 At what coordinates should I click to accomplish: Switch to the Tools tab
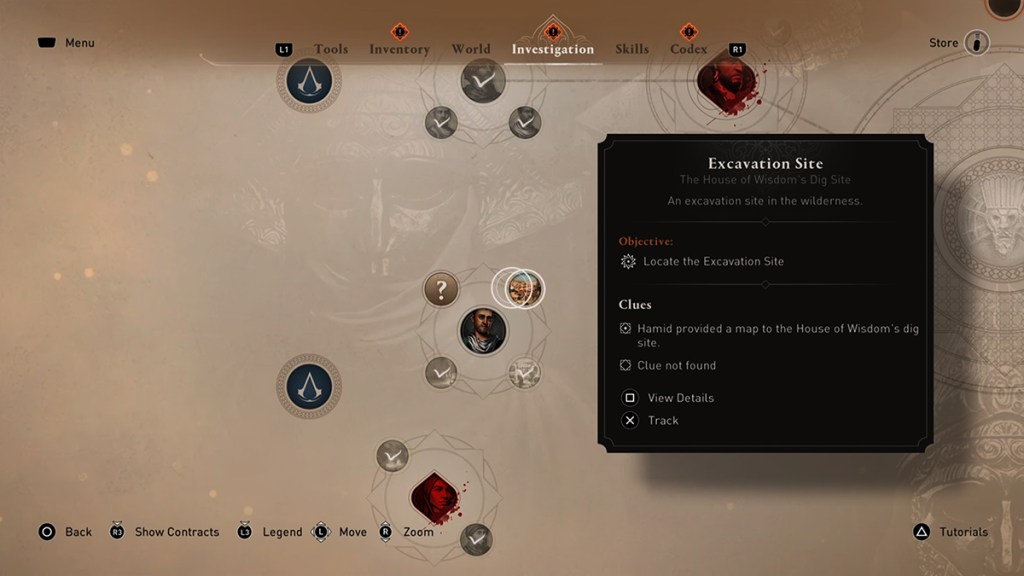[331, 49]
